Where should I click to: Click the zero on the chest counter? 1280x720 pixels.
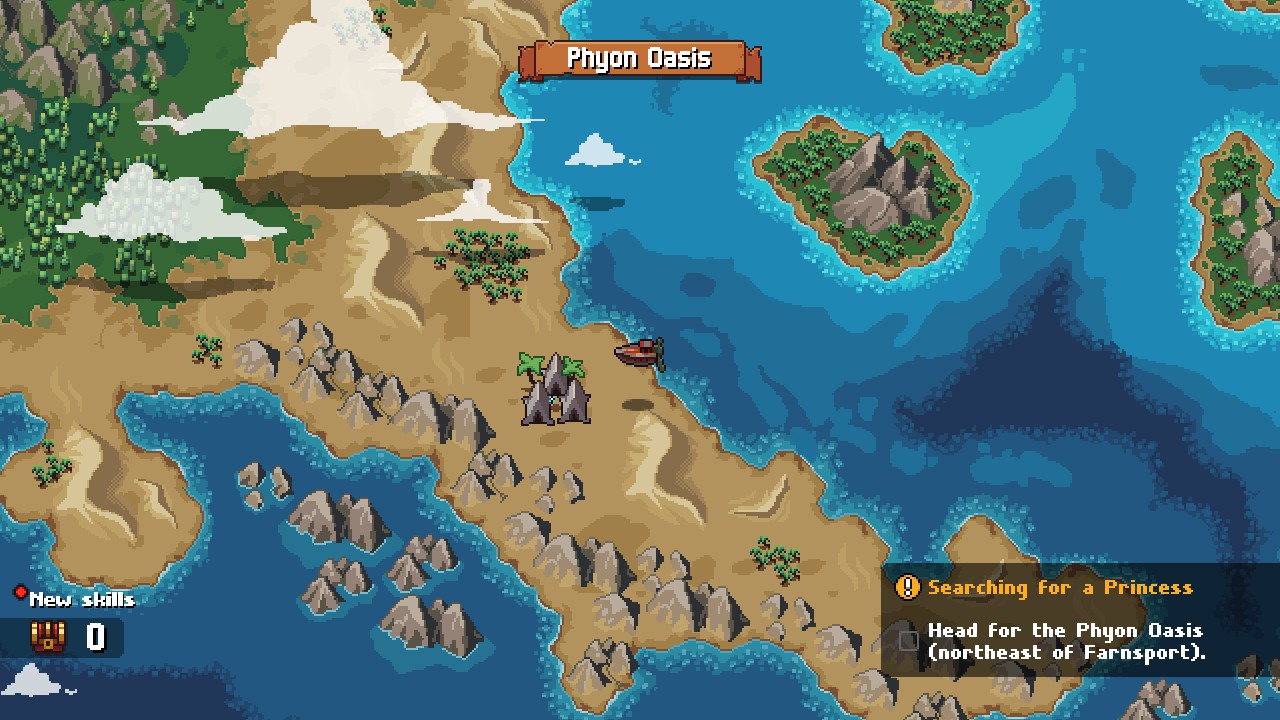(96, 637)
